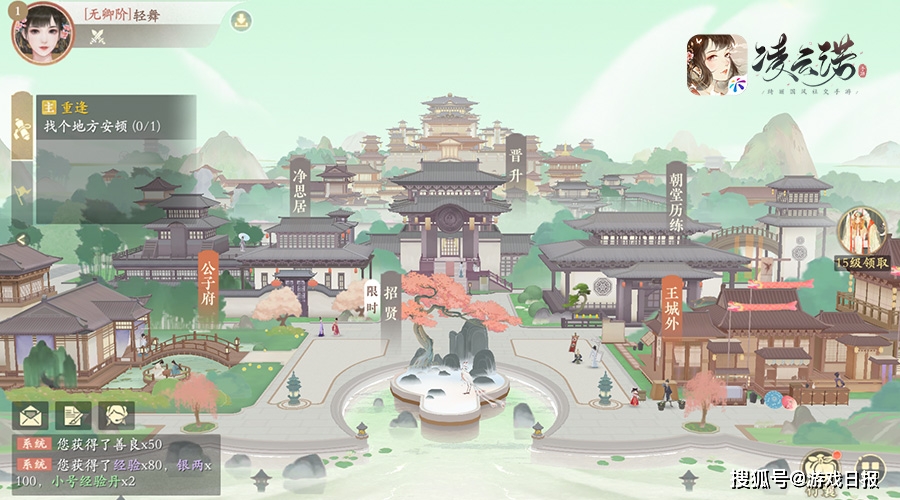900x500 pixels.
Task: Open the note-and-pen icon
Action: pos(74,415)
